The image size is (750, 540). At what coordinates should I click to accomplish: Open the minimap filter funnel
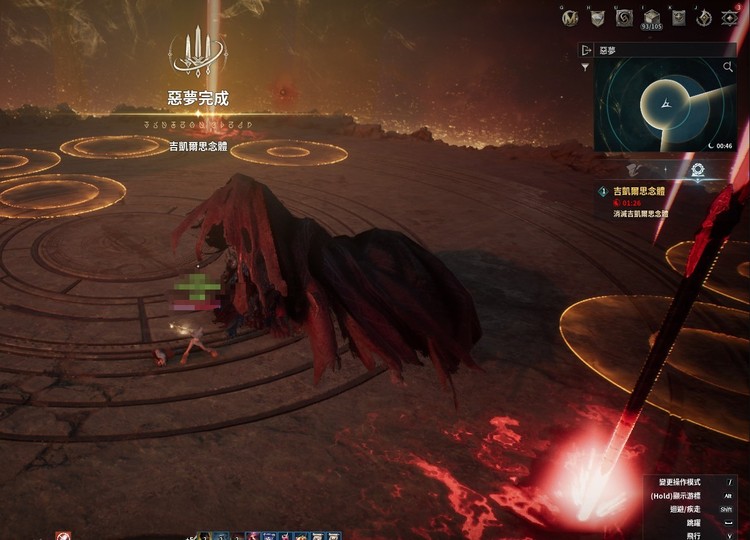(x=585, y=67)
